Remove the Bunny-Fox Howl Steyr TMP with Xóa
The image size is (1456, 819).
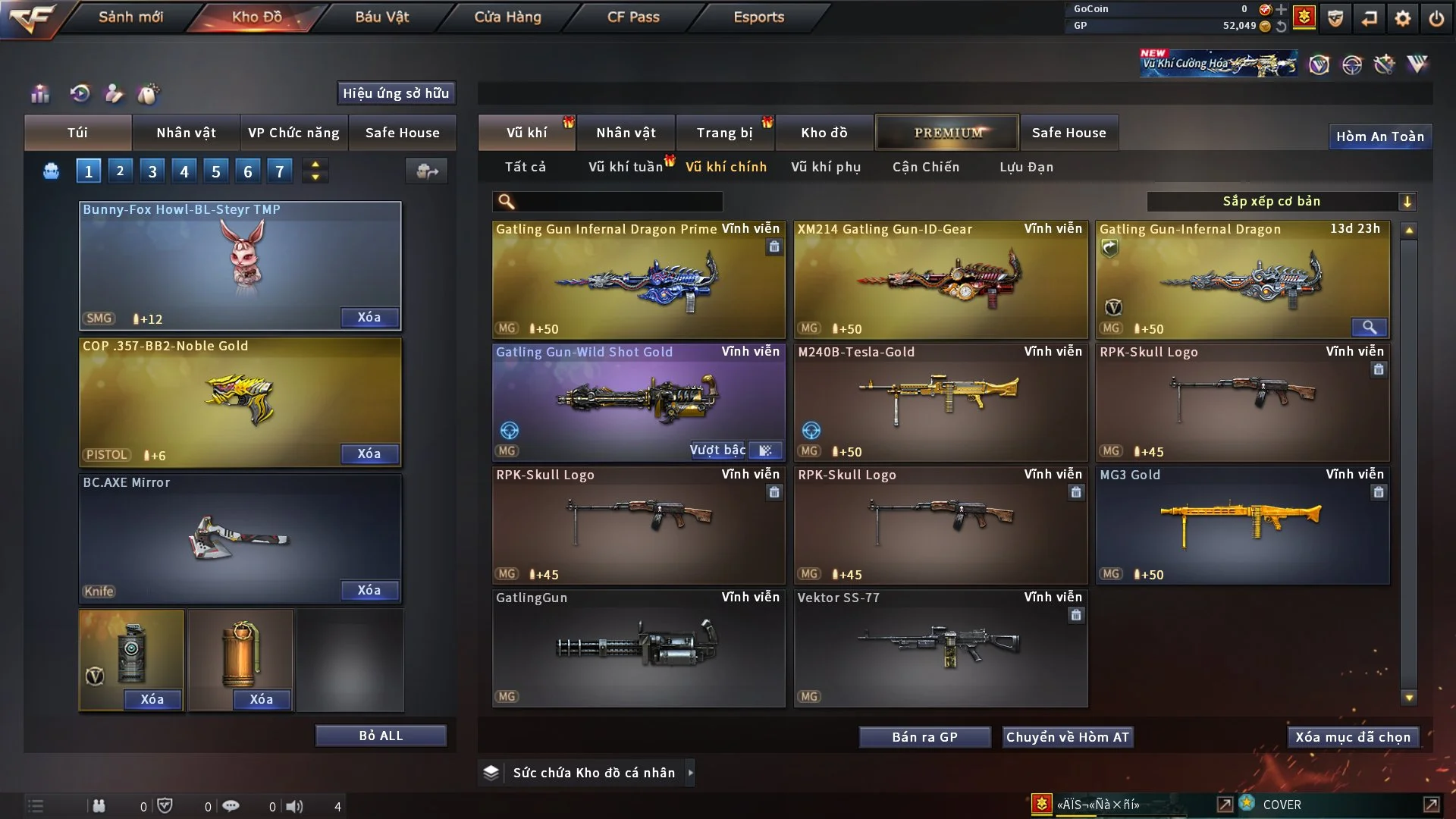[x=369, y=317]
